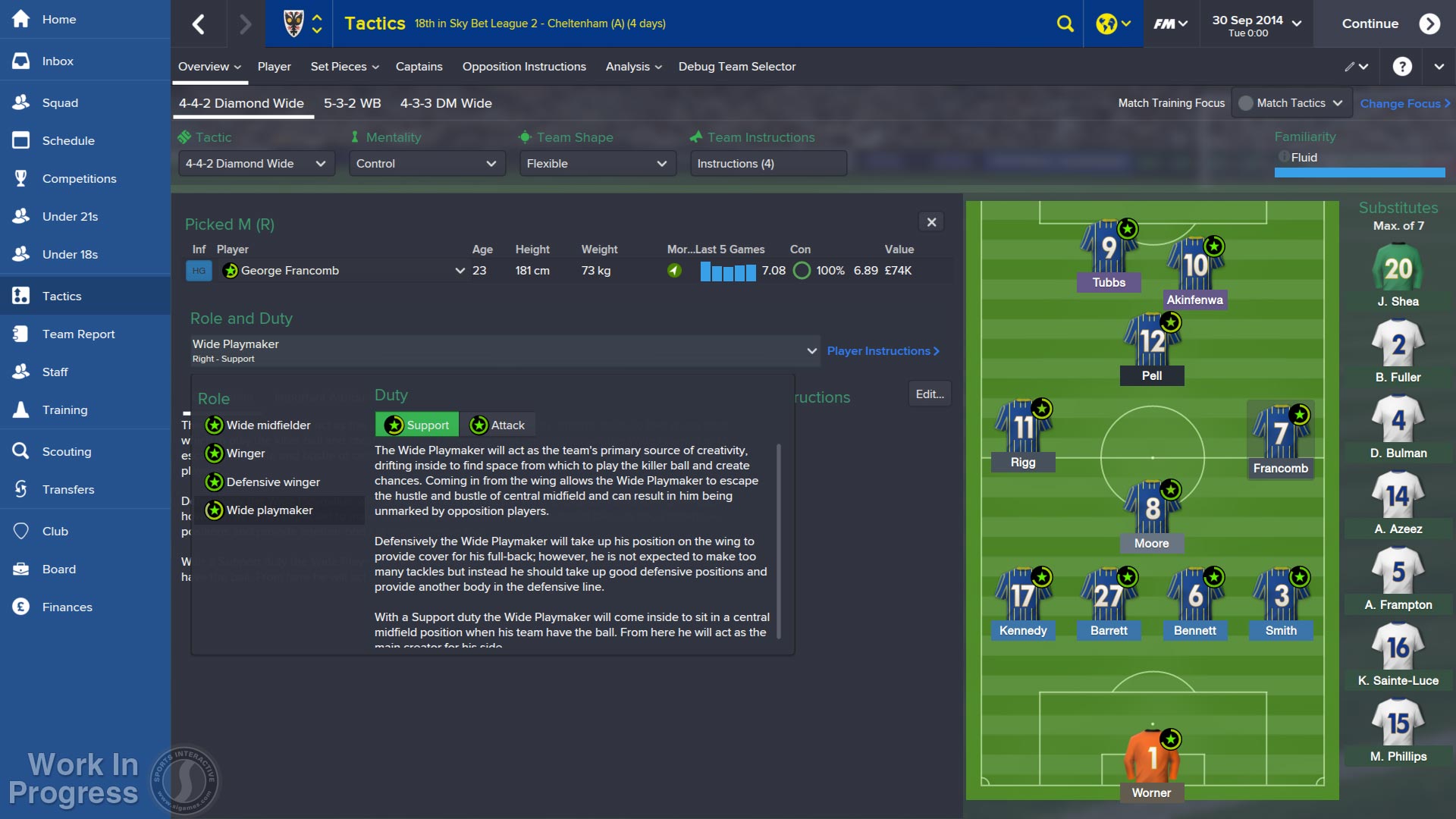1456x819 pixels.
Task: Go to the Squad screen
Action: coord(60,103)
